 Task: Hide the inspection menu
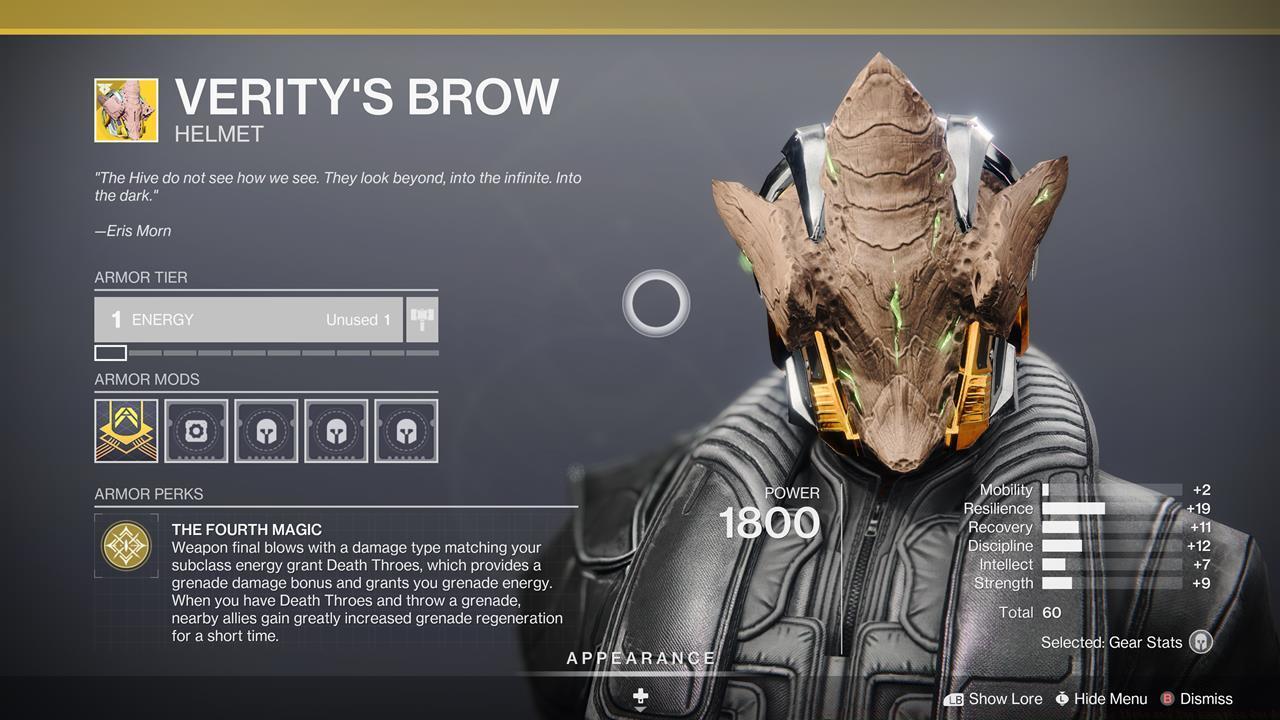(1100, 699)
